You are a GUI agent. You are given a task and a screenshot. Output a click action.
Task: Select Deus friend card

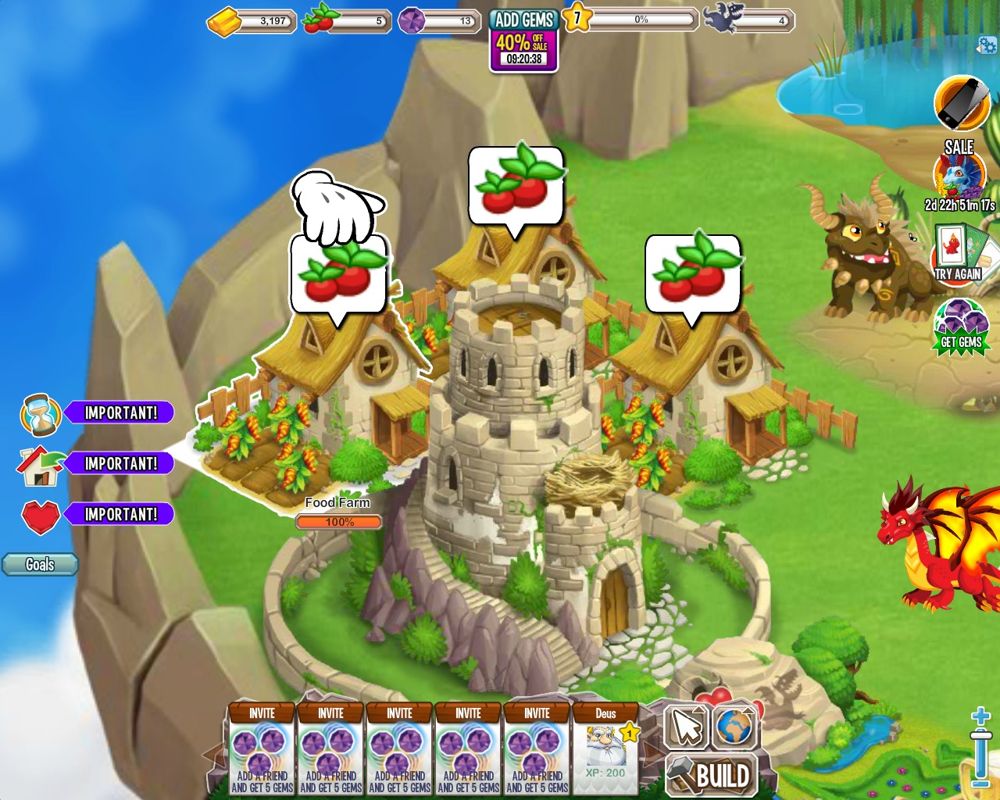coord(605,748)
